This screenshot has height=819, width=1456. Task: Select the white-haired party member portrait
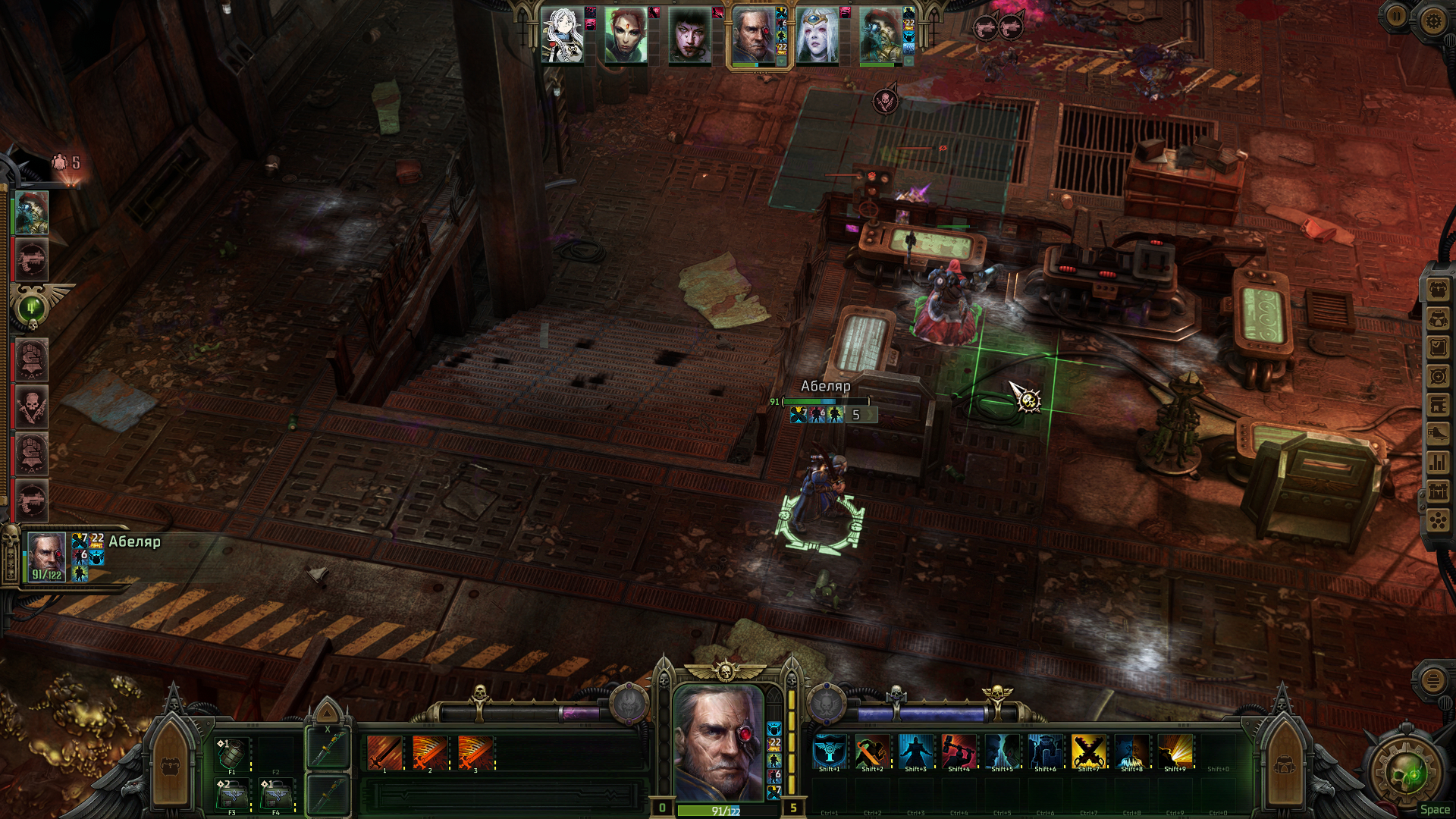click(562, 36)
